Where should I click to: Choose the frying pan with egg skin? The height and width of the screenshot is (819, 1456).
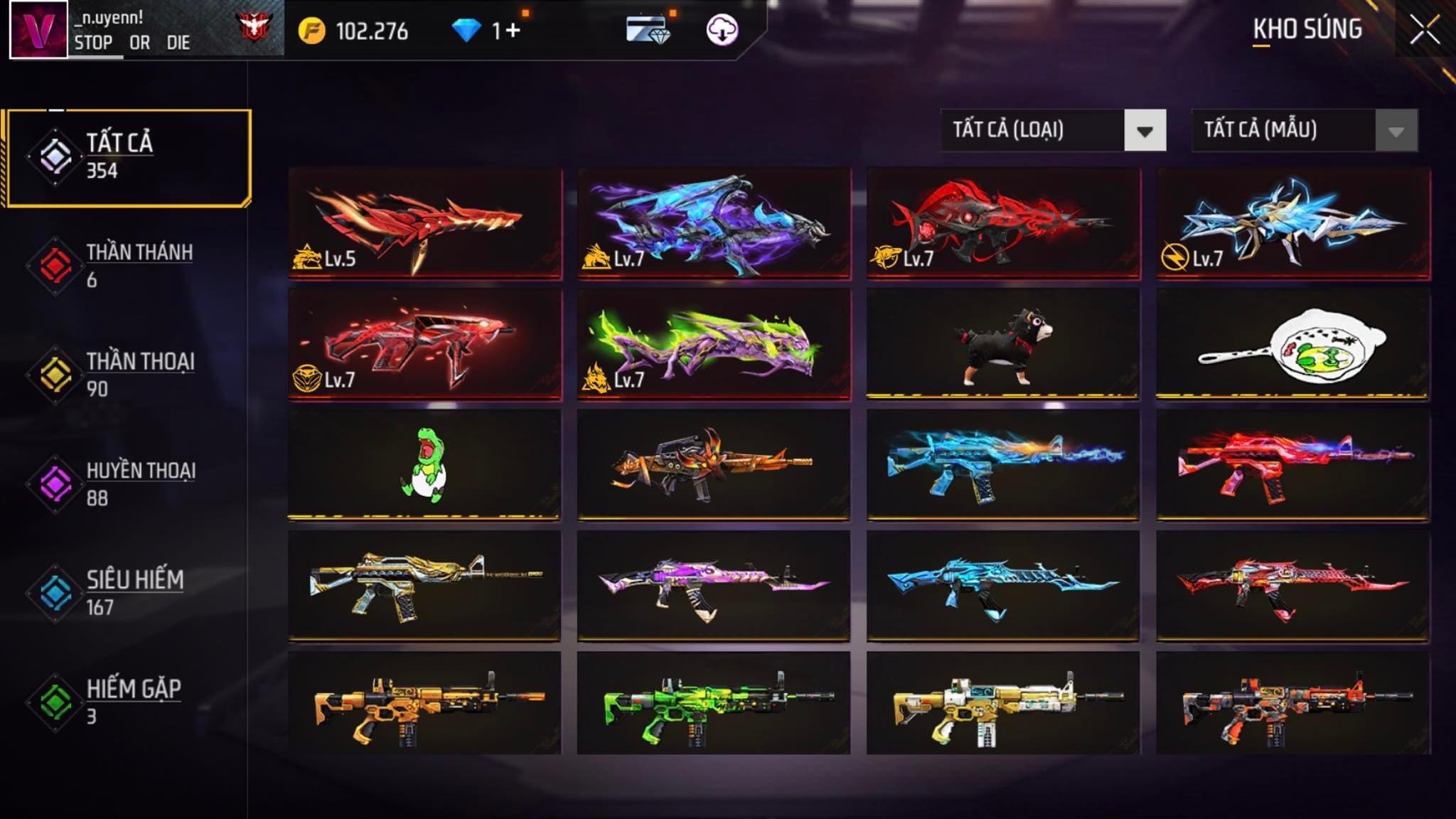coord(1292,344)
